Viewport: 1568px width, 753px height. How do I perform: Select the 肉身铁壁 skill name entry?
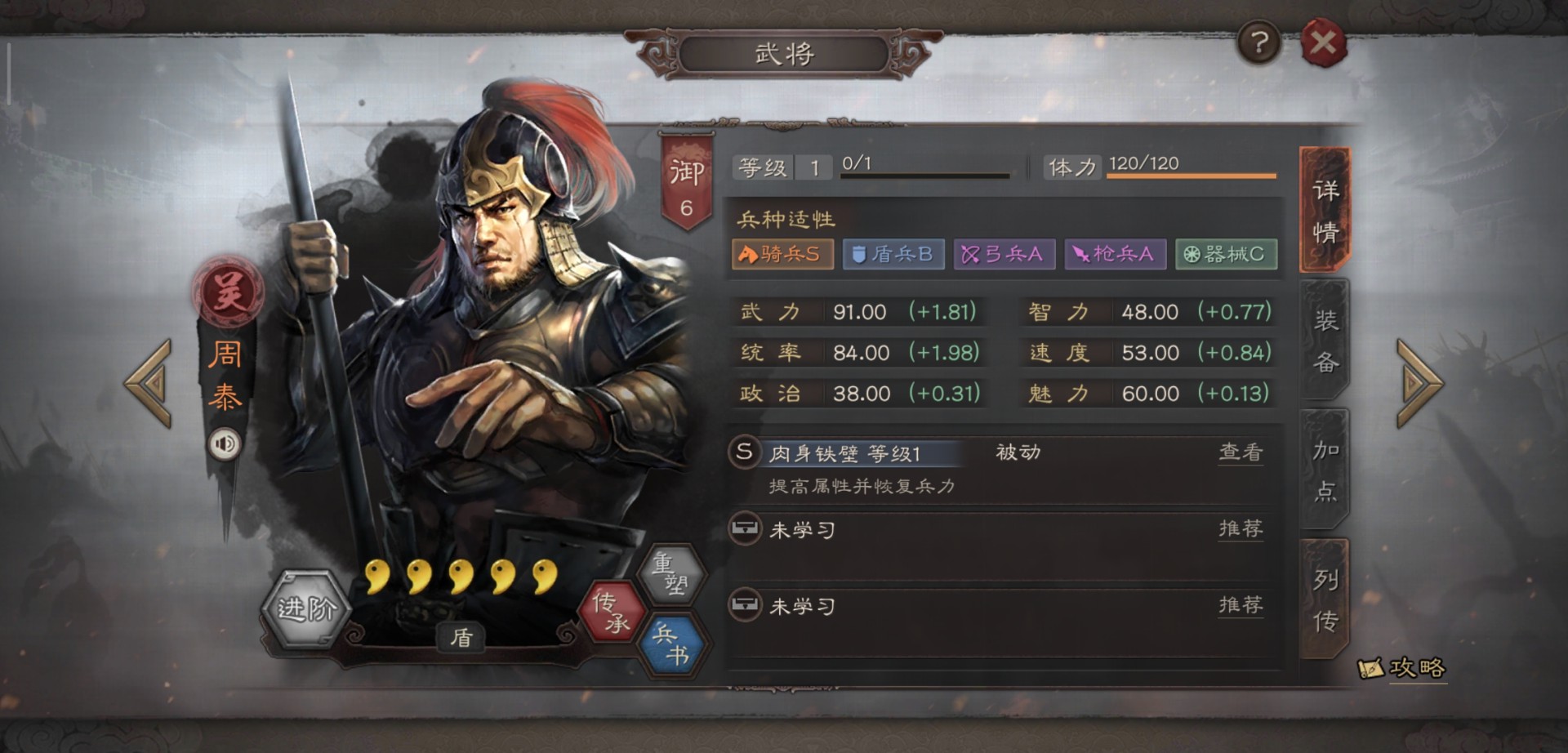click(817, 452)
